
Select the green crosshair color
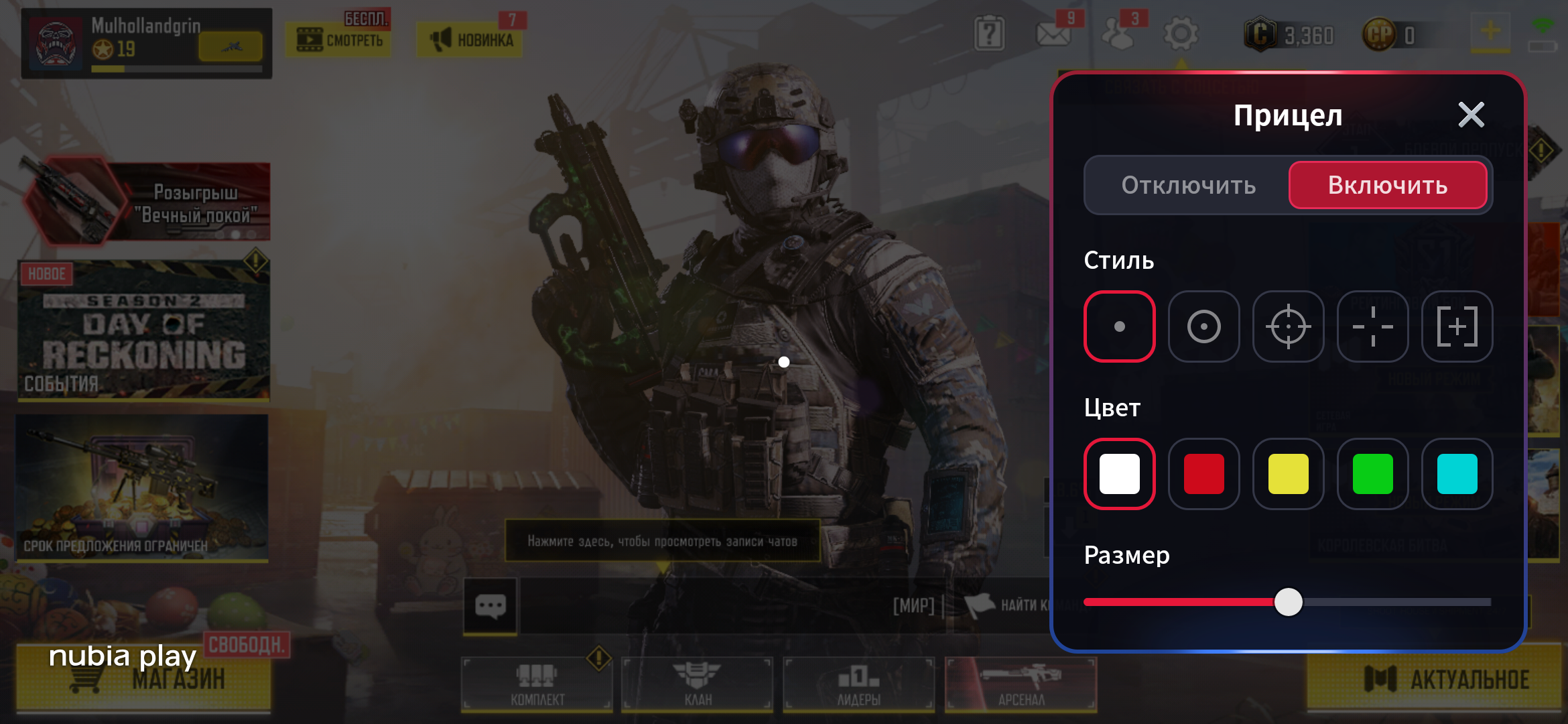point(1372,474)
